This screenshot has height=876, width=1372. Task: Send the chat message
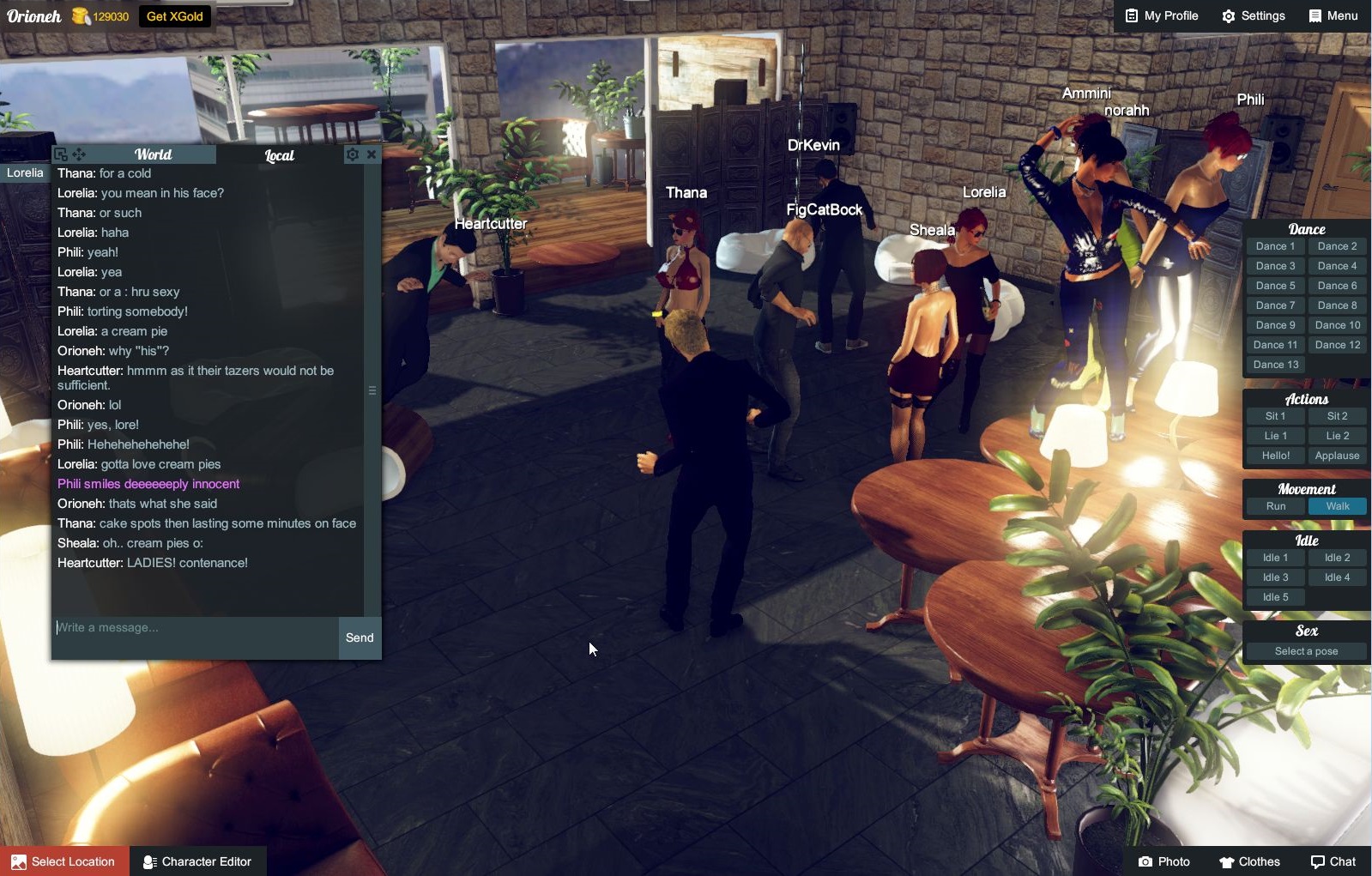(x=360, y=637)
